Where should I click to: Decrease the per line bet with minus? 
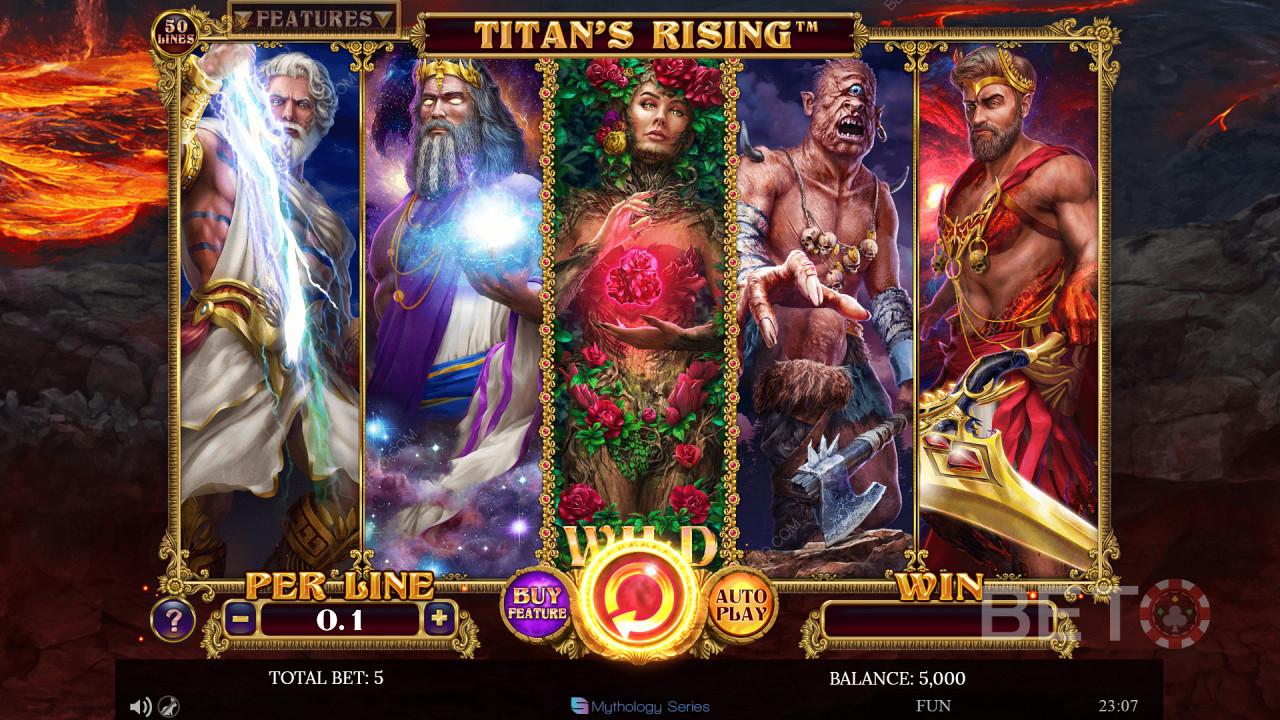(x=240, y=619)
